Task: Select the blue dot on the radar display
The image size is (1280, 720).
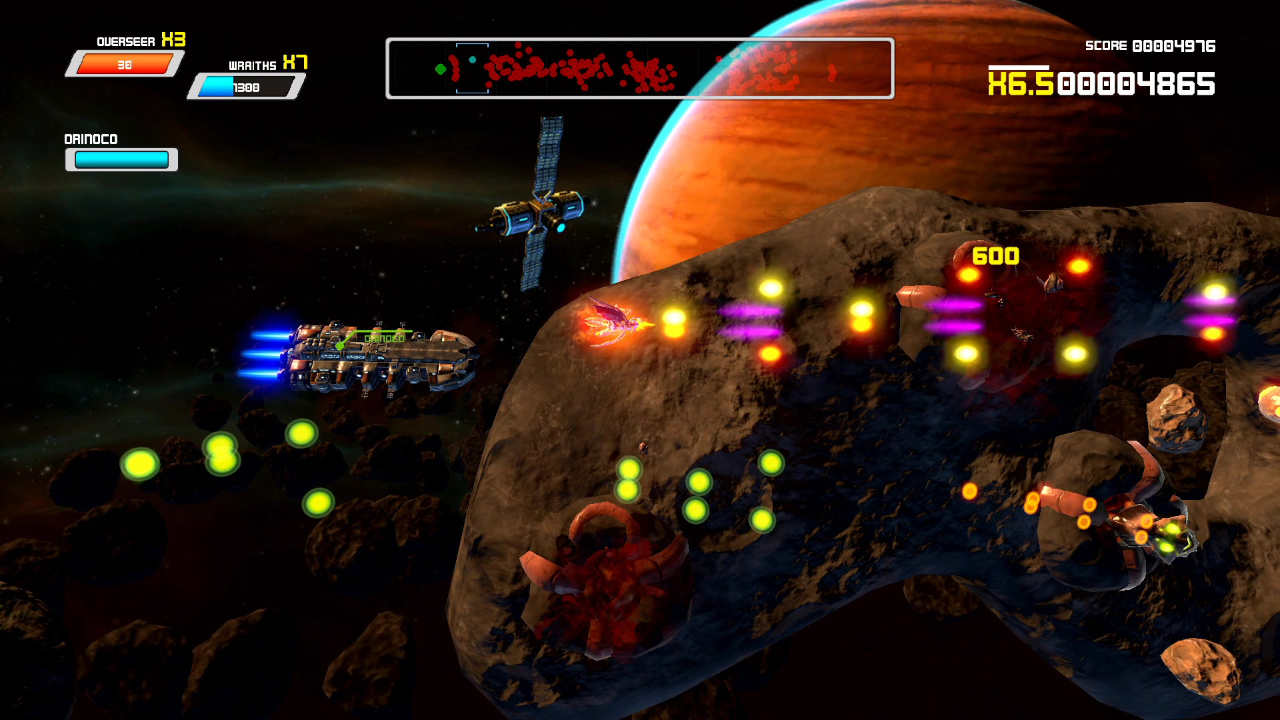Action: click(x=473, y=59)
